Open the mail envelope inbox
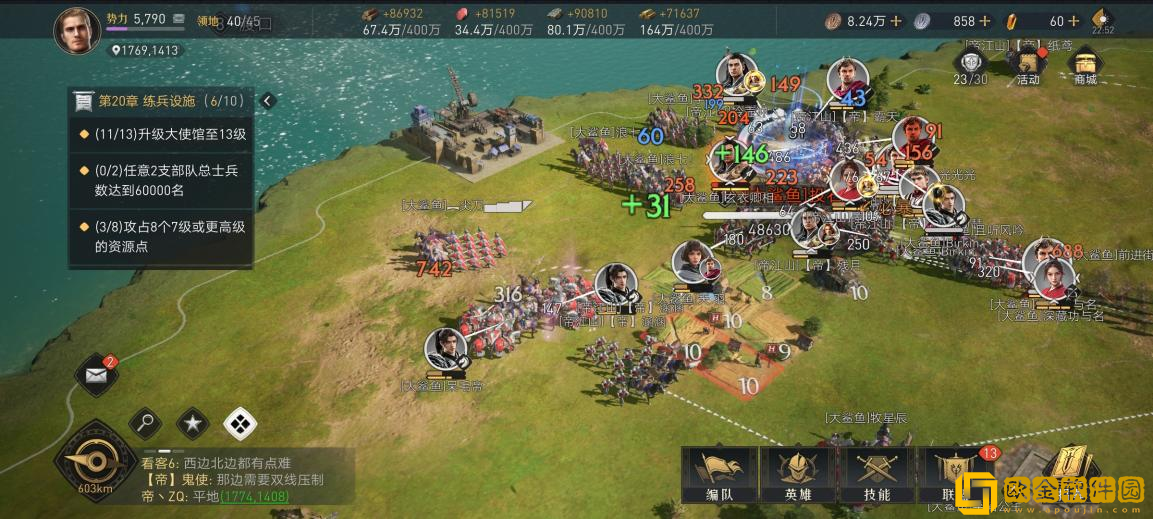This screenshot has height=519, width=1153. pos(96,376)
